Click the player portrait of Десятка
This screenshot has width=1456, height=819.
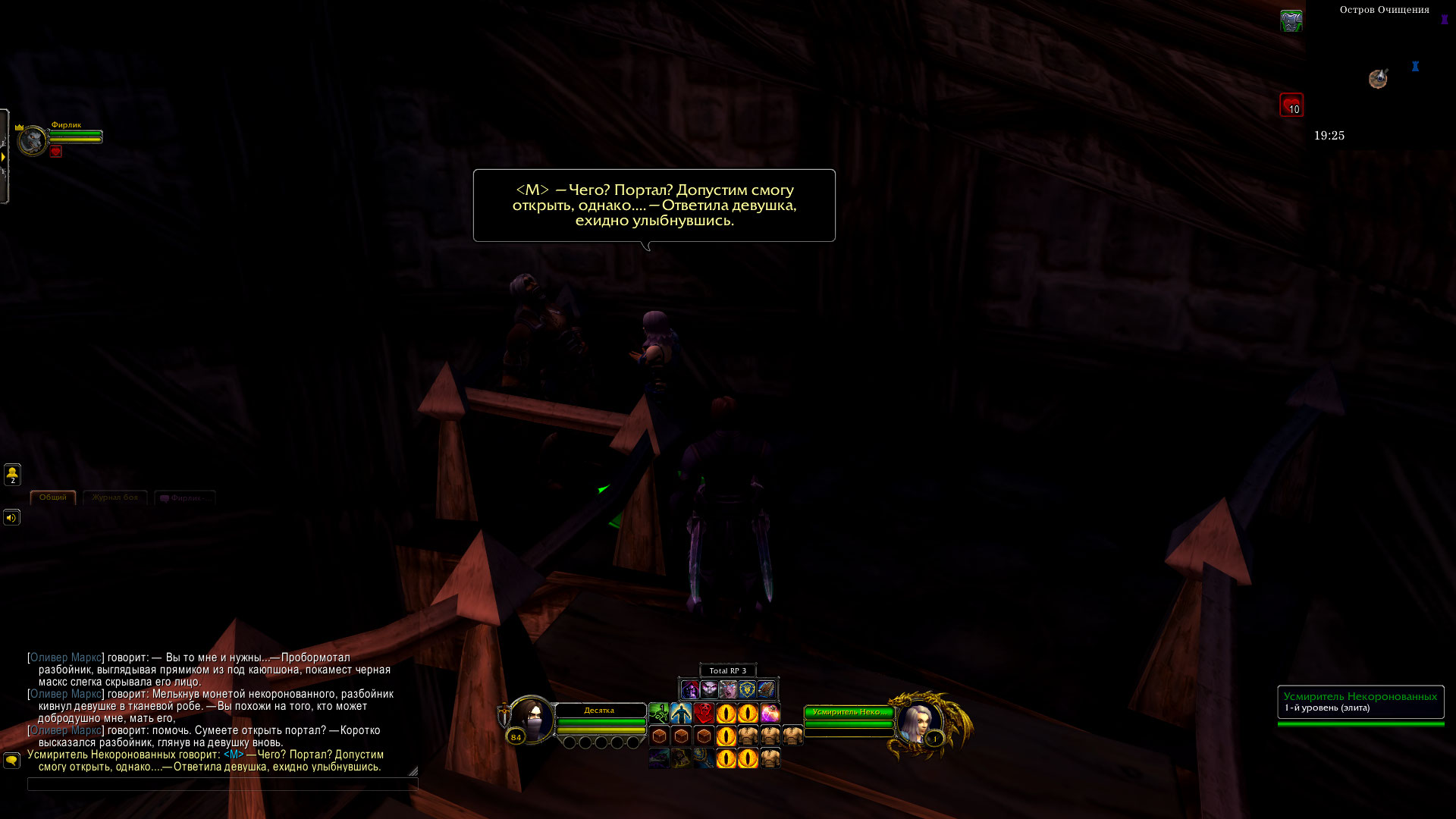coord(531,719)
